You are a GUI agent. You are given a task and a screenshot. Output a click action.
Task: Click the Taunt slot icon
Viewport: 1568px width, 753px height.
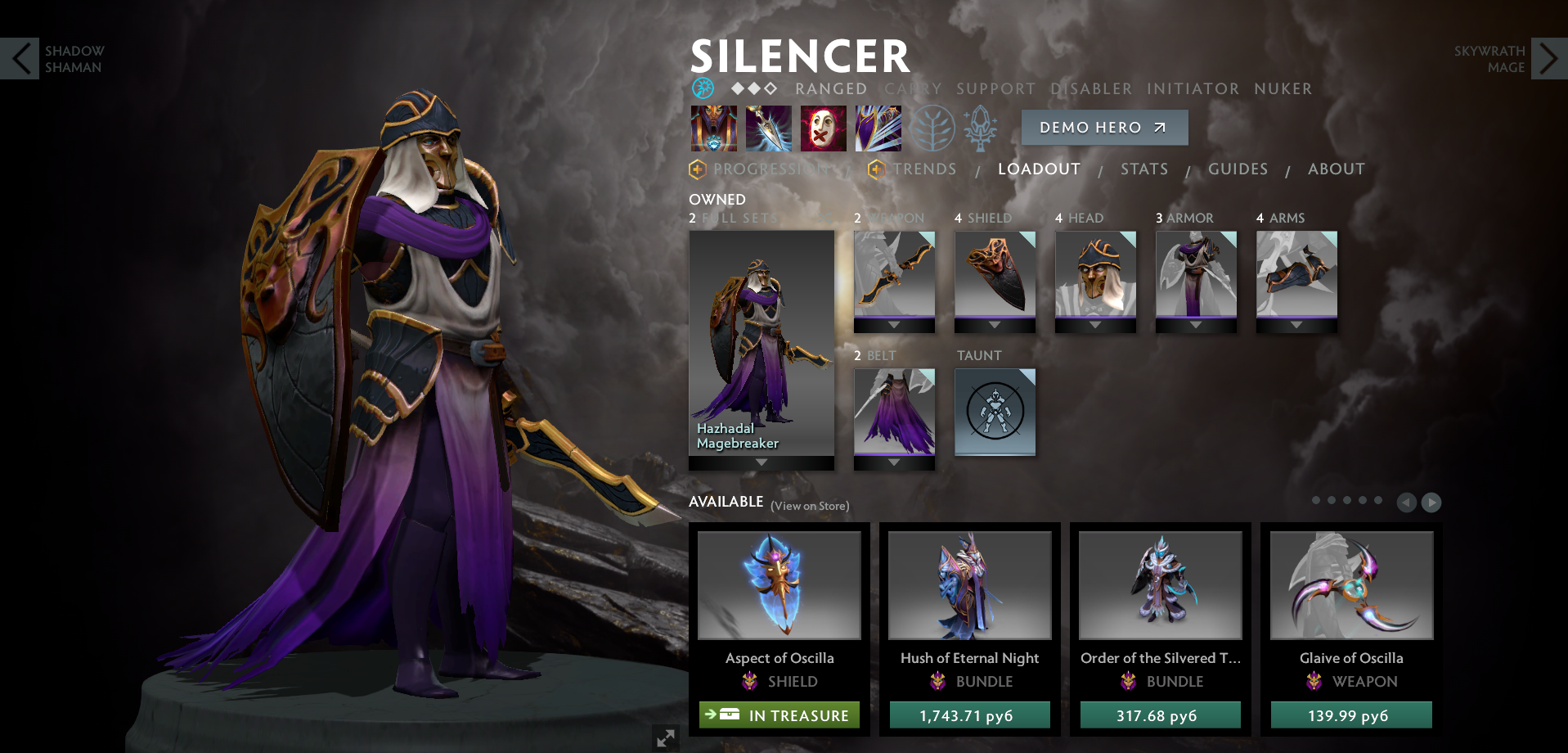[x=995, y=413]
